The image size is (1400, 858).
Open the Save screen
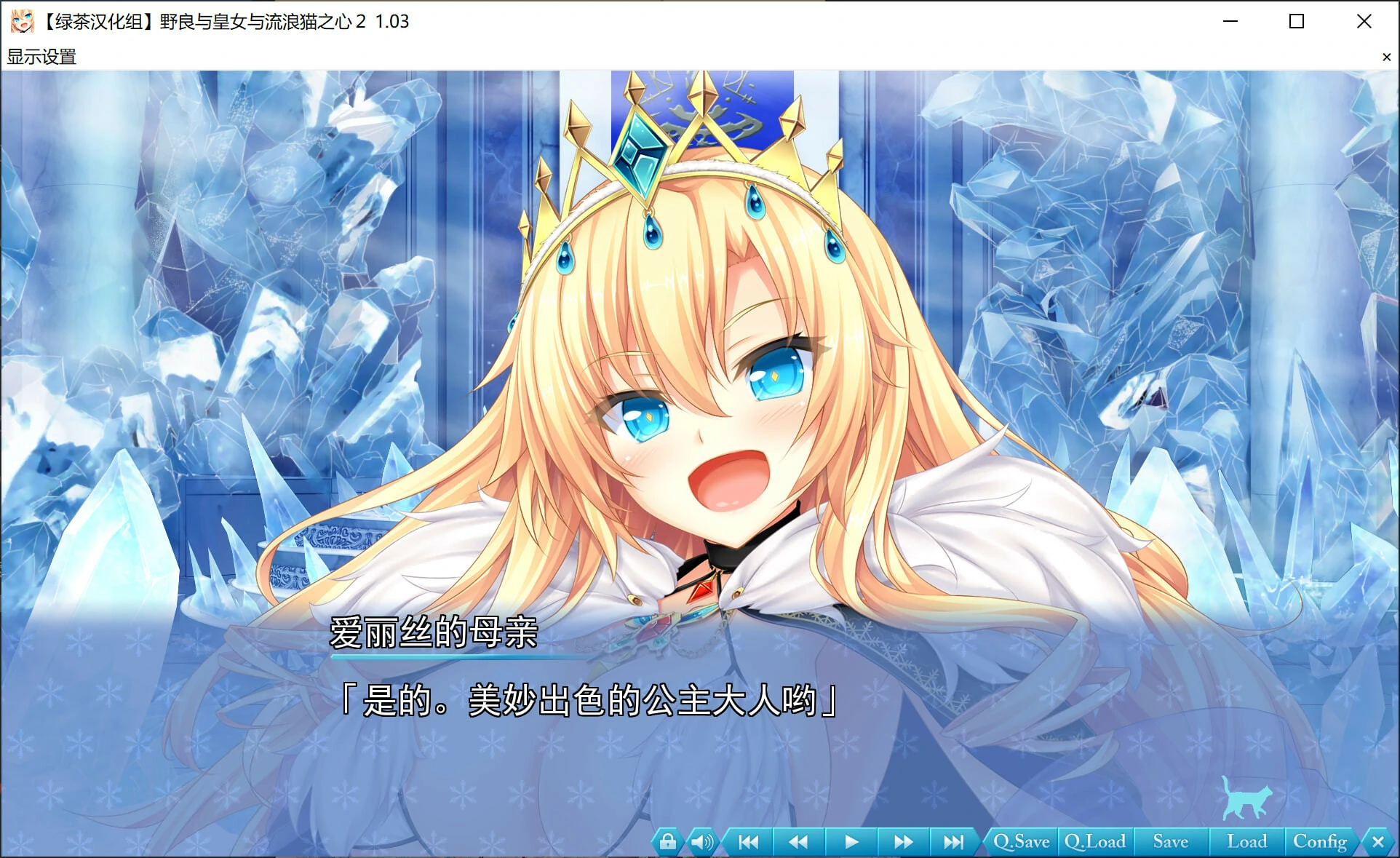pyautogui.click(x=1169, y=841)
